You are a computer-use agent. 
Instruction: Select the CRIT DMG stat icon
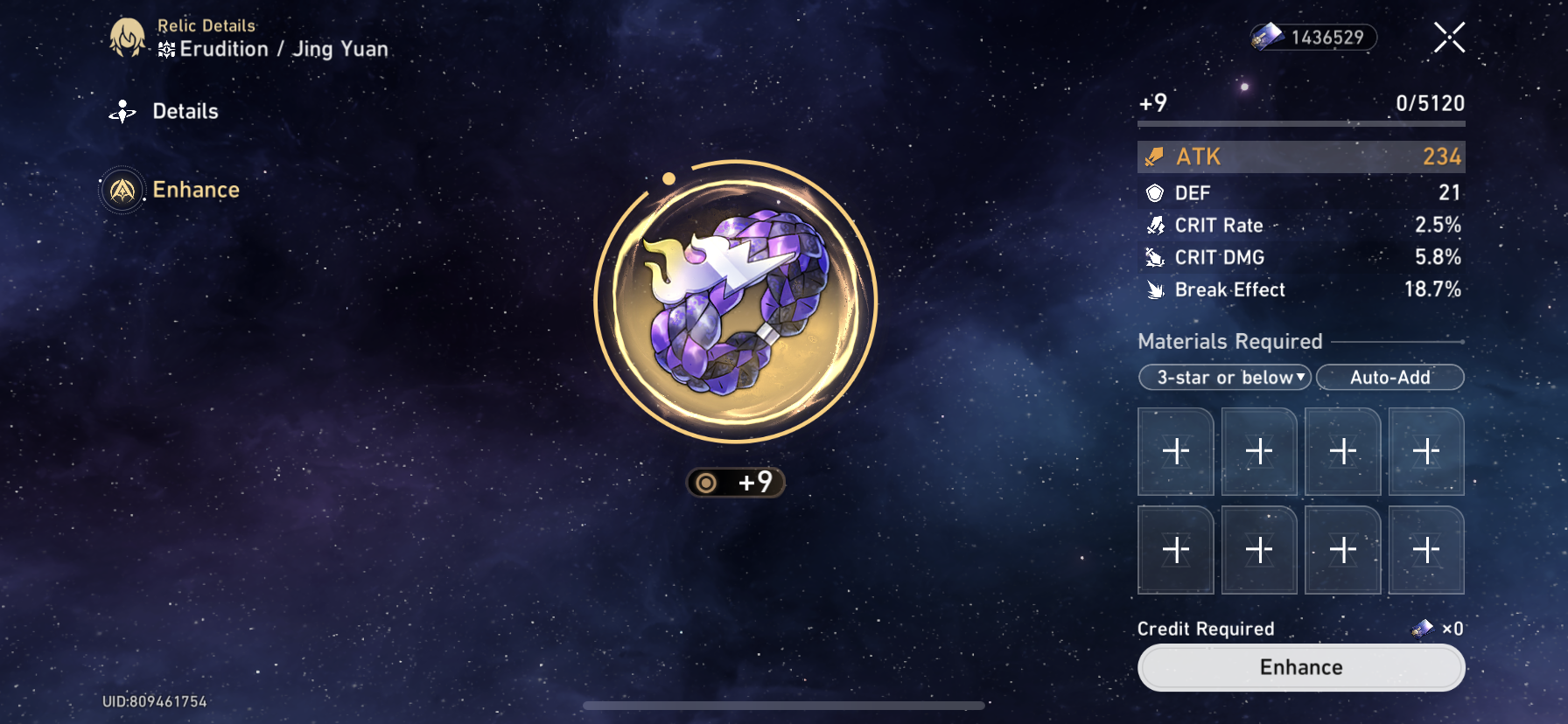(1155, 257)
